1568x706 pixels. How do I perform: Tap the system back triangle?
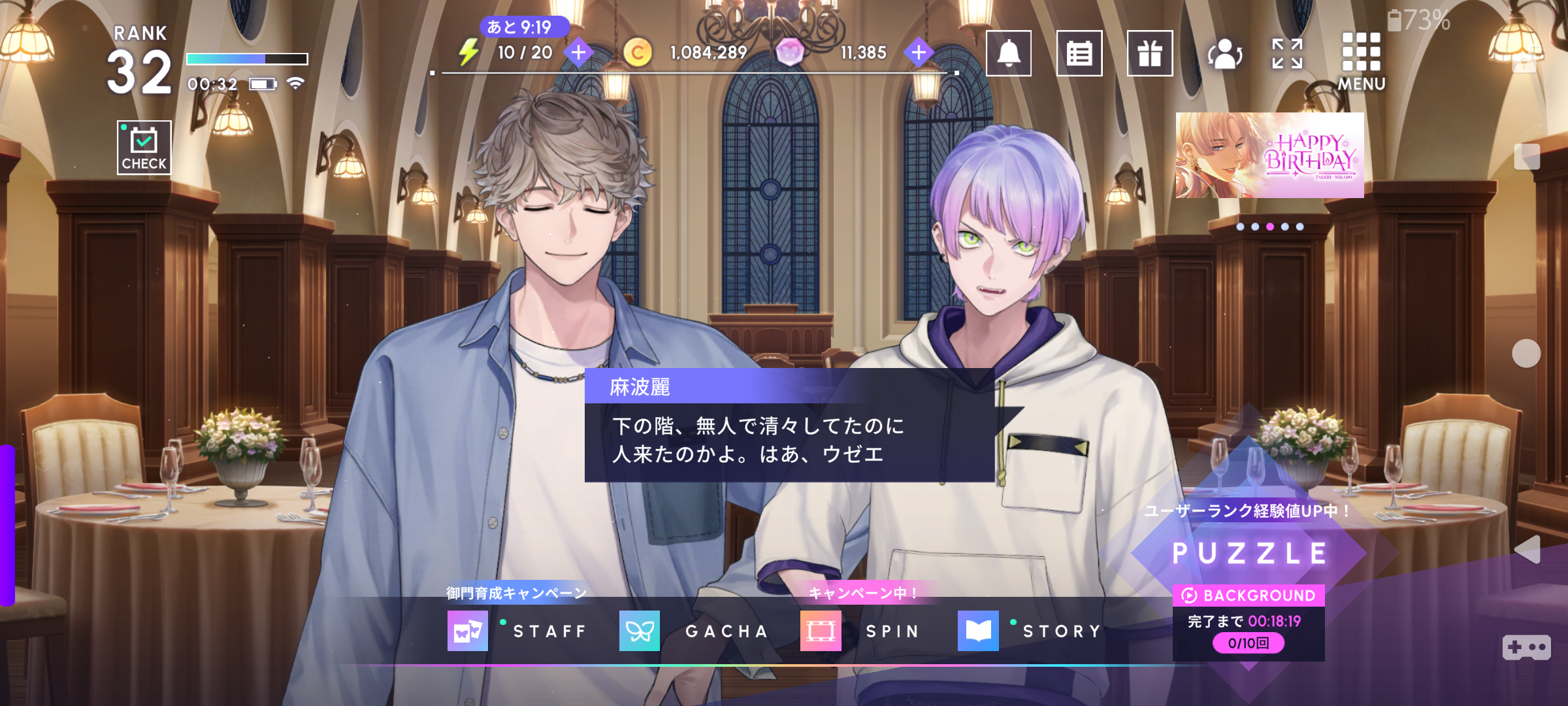[1527, 550]
